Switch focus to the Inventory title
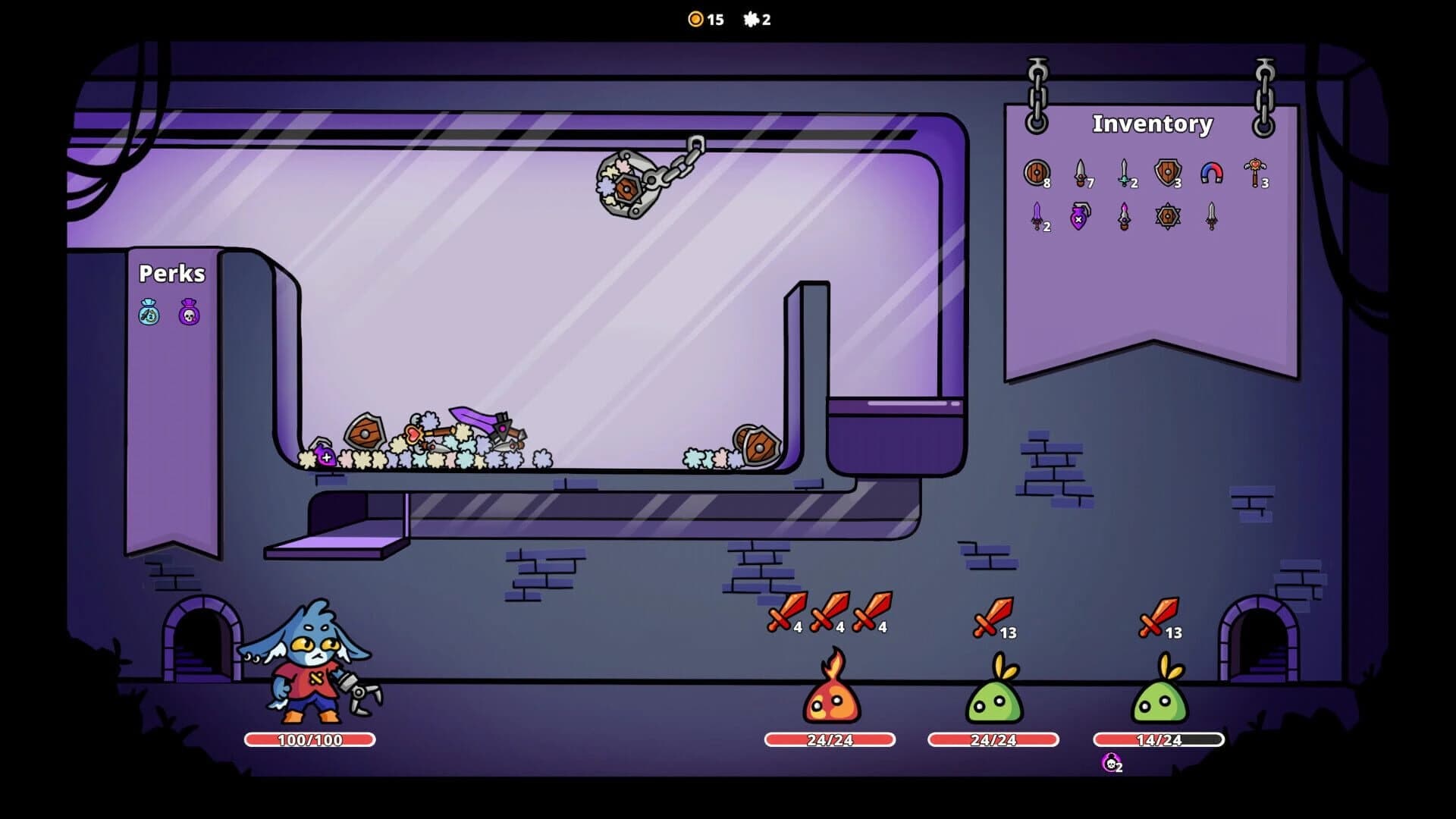 click(1150, 124)
